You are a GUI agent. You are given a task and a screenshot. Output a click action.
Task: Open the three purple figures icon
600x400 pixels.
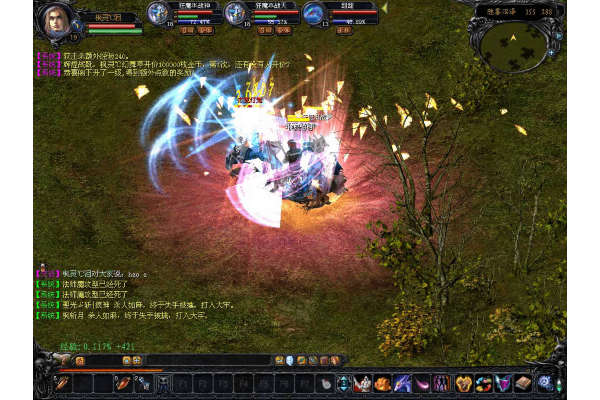click(441, 382)
